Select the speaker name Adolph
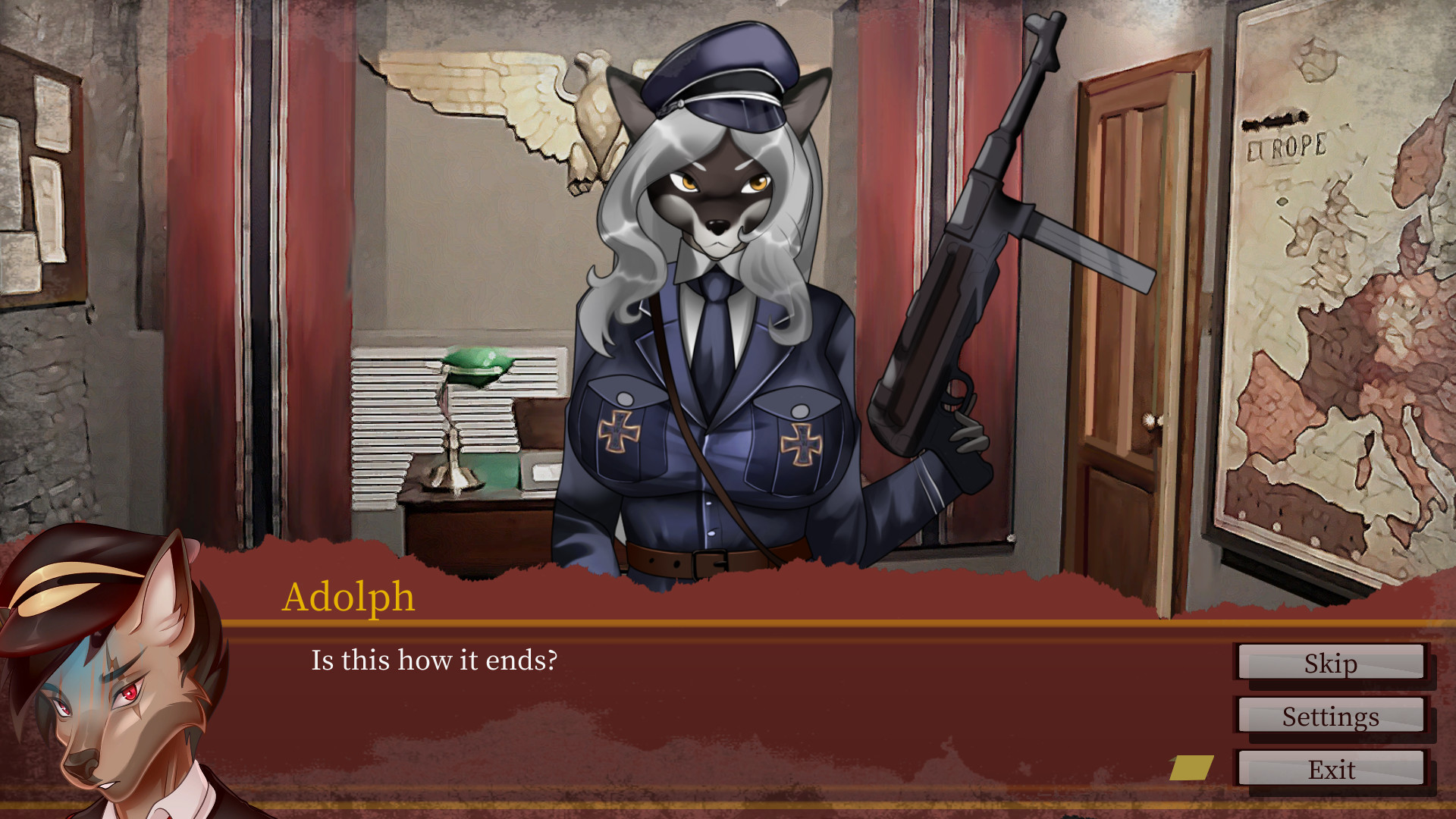 tap(350, 597)
